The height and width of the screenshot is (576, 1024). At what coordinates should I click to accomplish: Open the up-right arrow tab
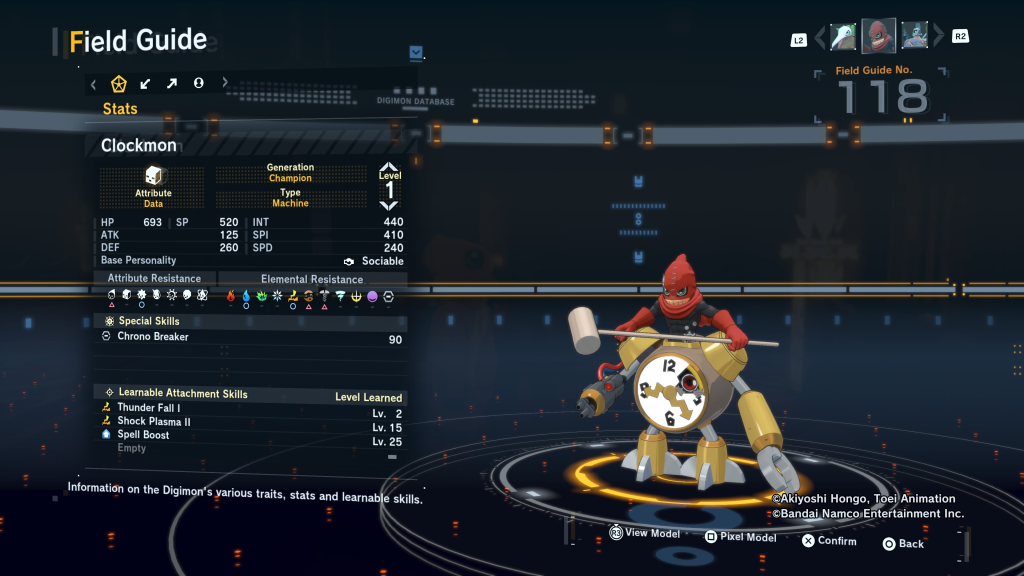pyautogui.click(x=172, y=83)
